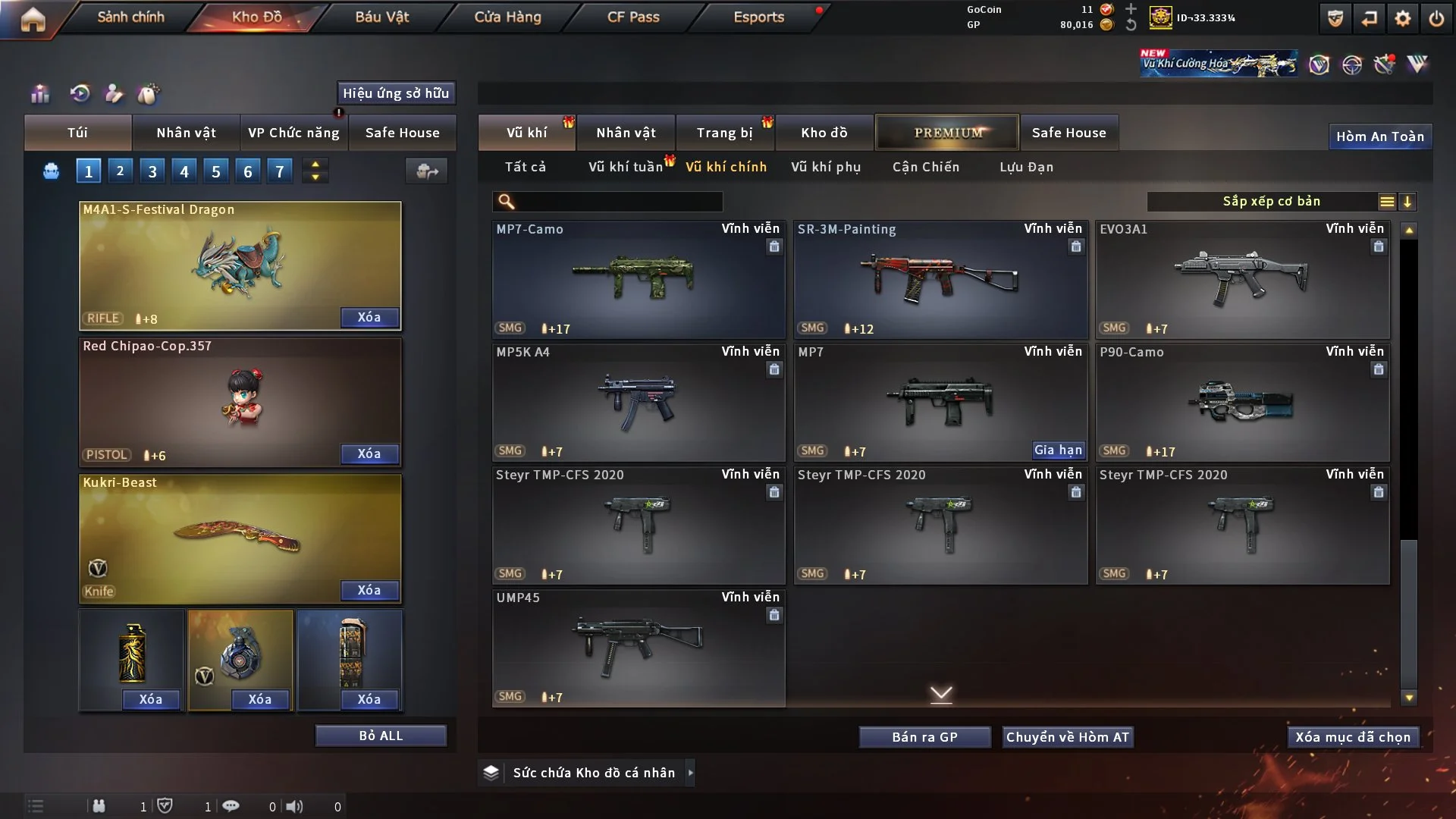Remove the M4A1-S-Festival Dragon with Xóa

point(369,317)
